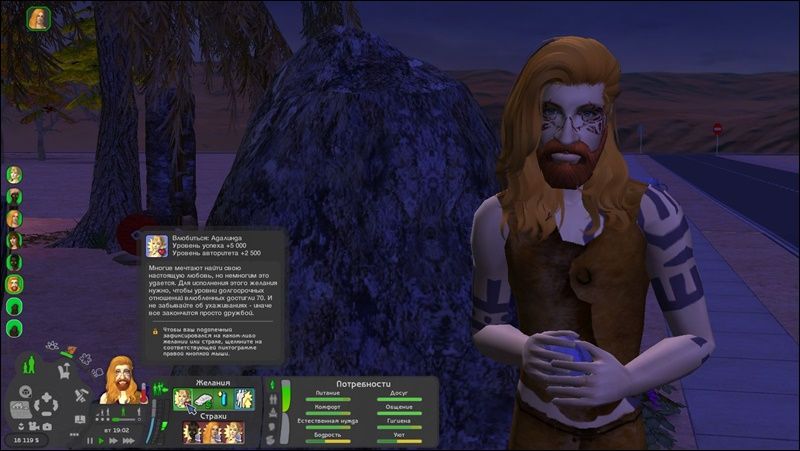Viewport: 800px width, 451px height.
Task: Click the white sneaker want icon
Action: (x=204, y=400)
